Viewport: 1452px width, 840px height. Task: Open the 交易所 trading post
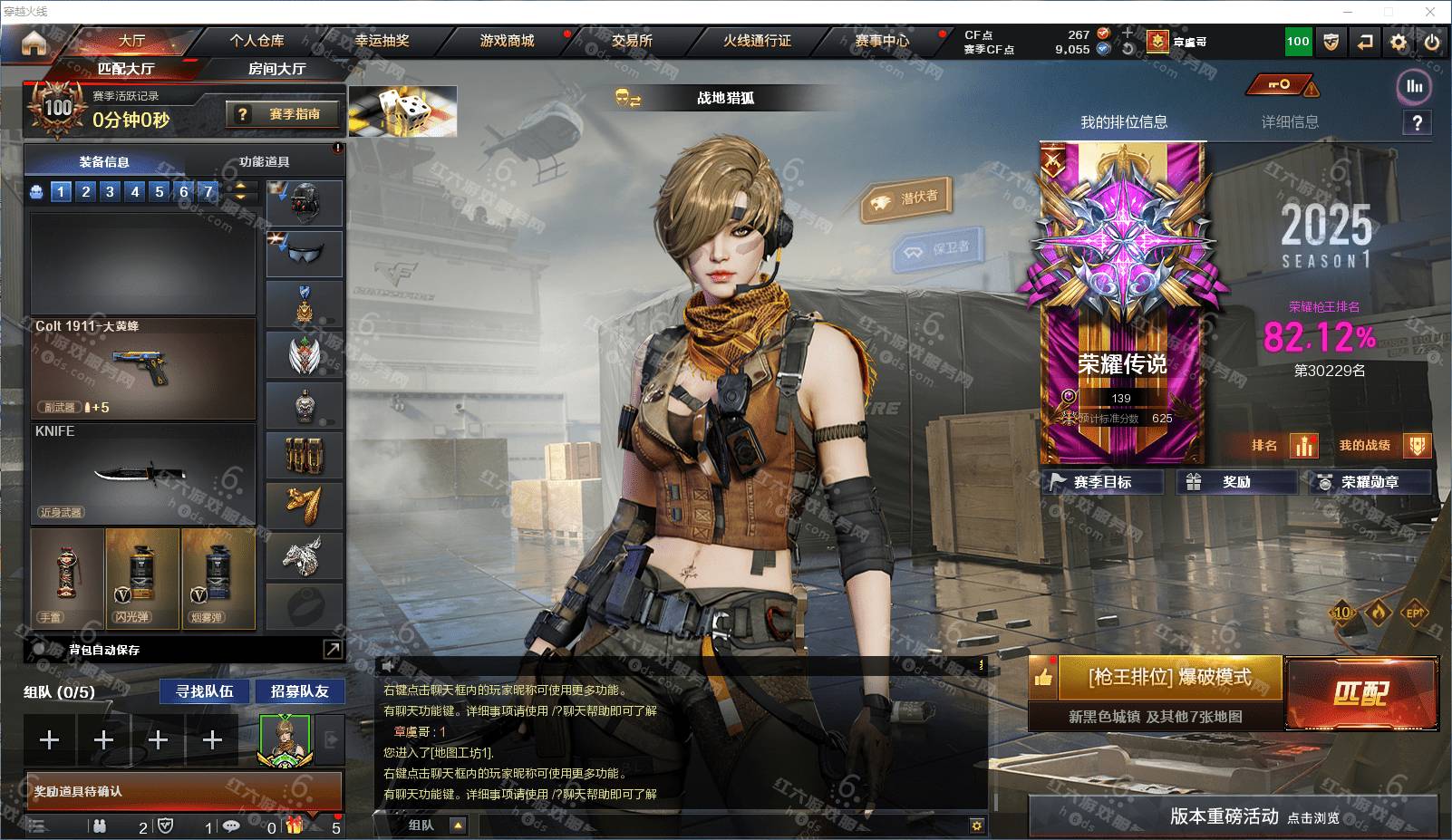point(632,41)
